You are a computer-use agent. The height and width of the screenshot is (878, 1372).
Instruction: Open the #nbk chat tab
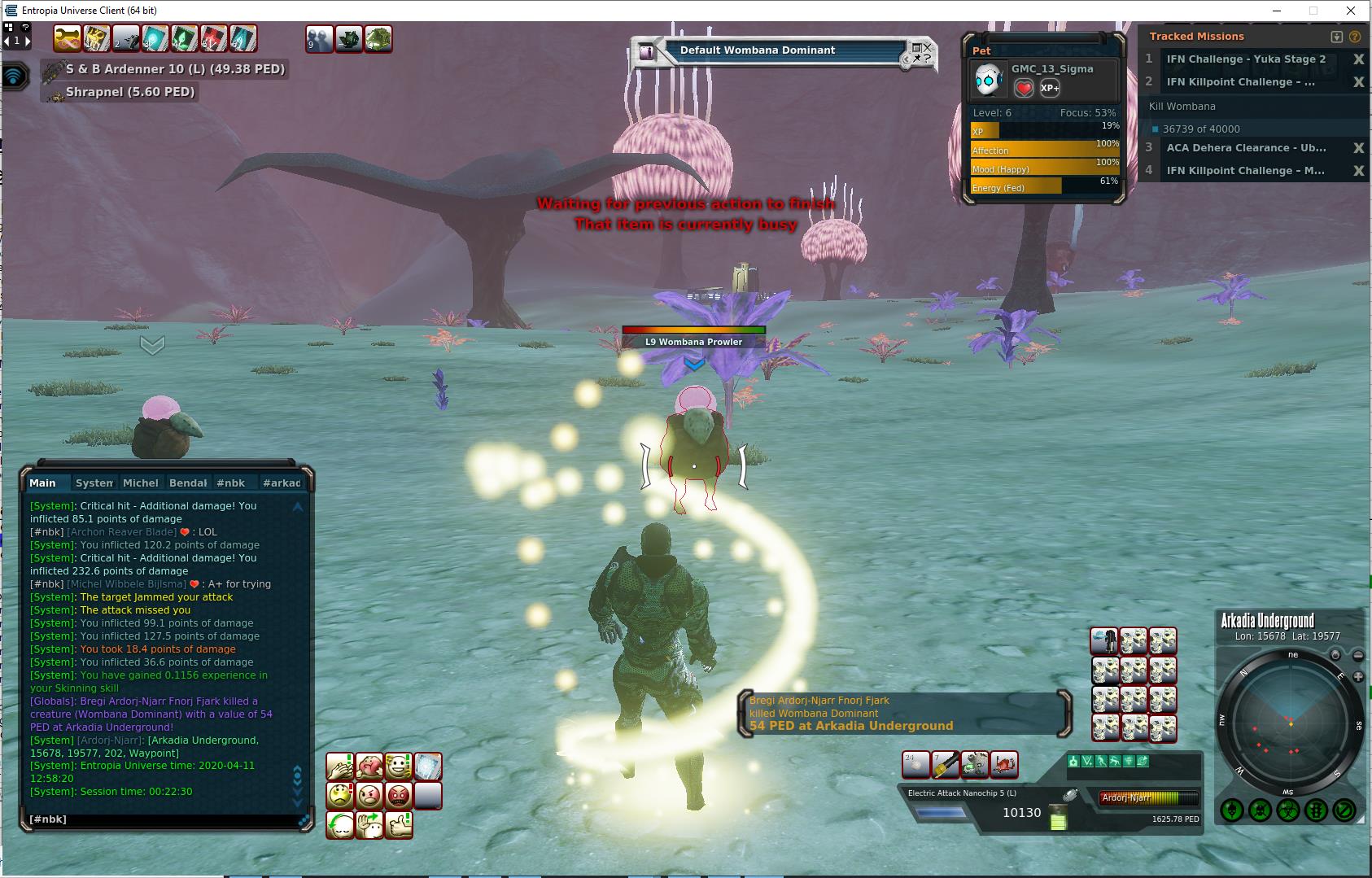(x=230, y=483)
